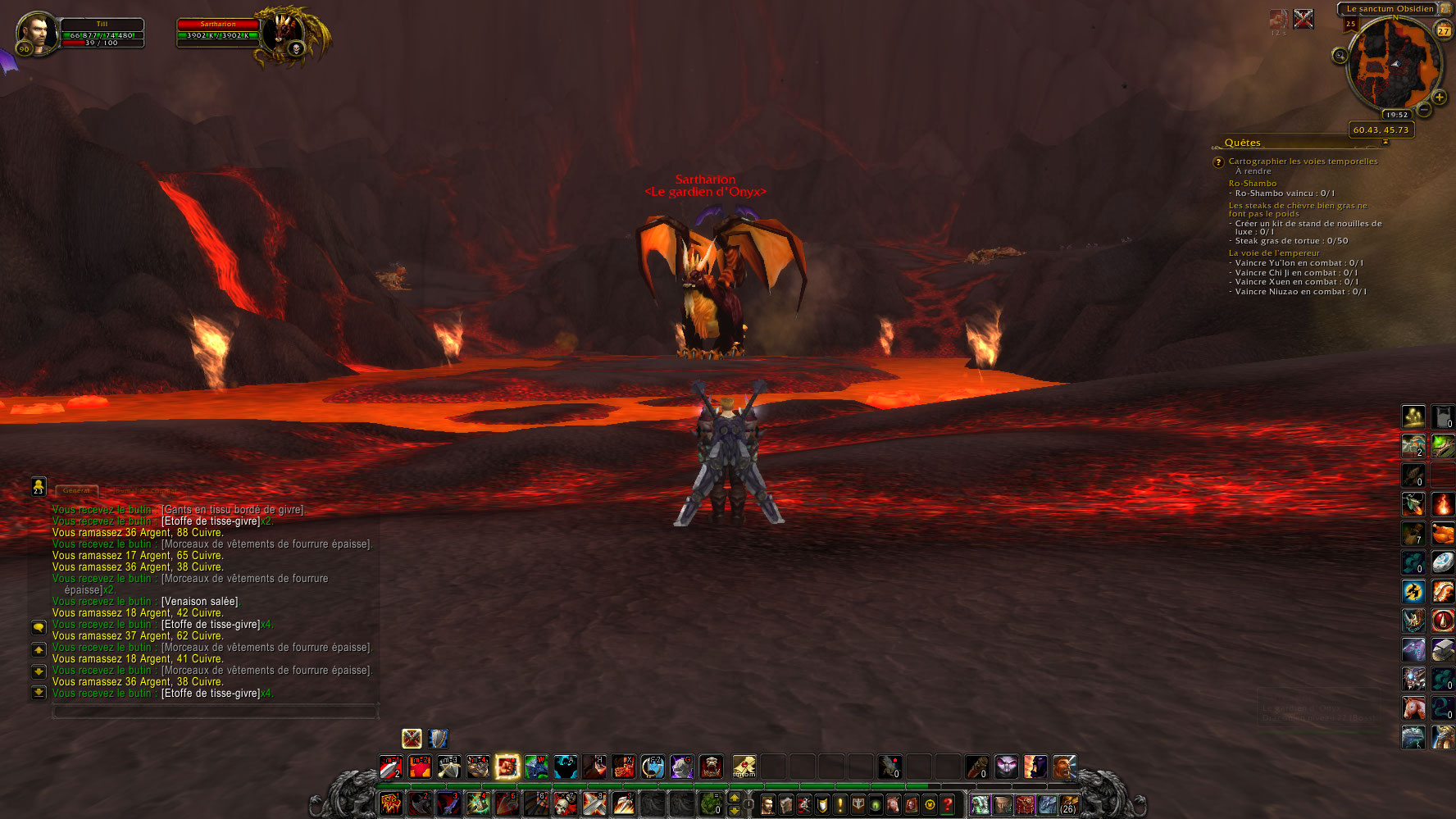Switch to the Général chat tab
This screenshot has width=1456, height=819.
point(76,490)
